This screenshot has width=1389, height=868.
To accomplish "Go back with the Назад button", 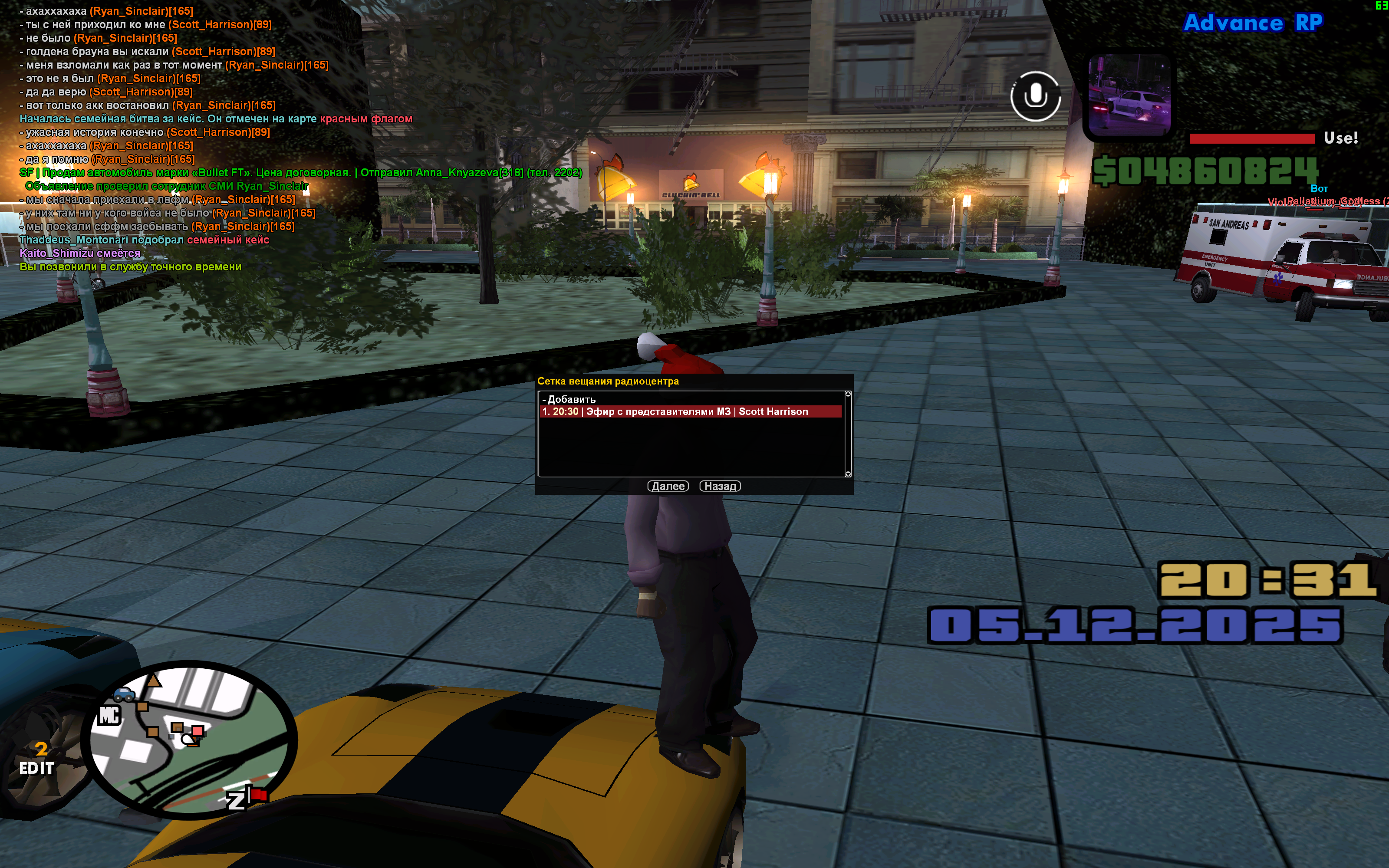I will (x=720, y=486).
